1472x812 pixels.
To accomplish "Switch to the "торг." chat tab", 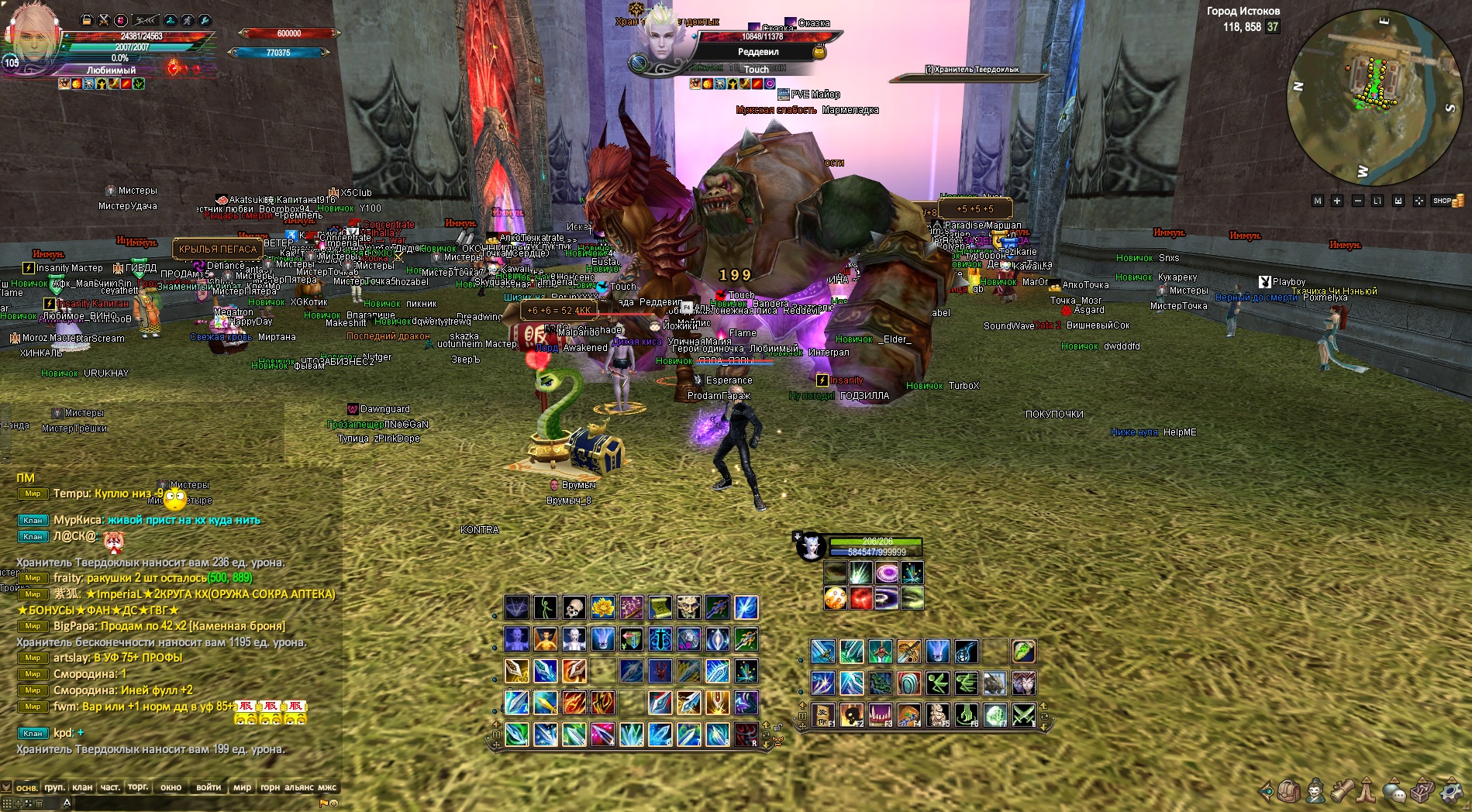I will tap(138, 787).
